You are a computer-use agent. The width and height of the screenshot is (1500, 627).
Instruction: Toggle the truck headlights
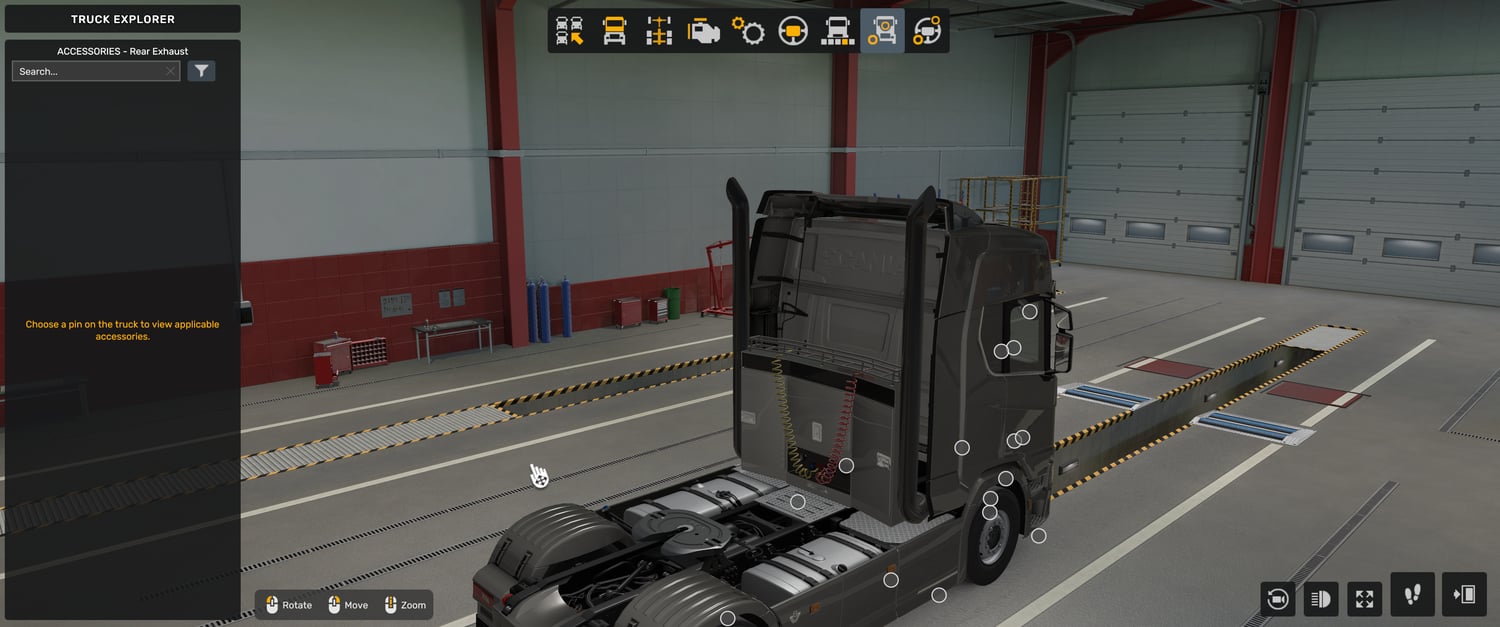tap(1321, 599)
